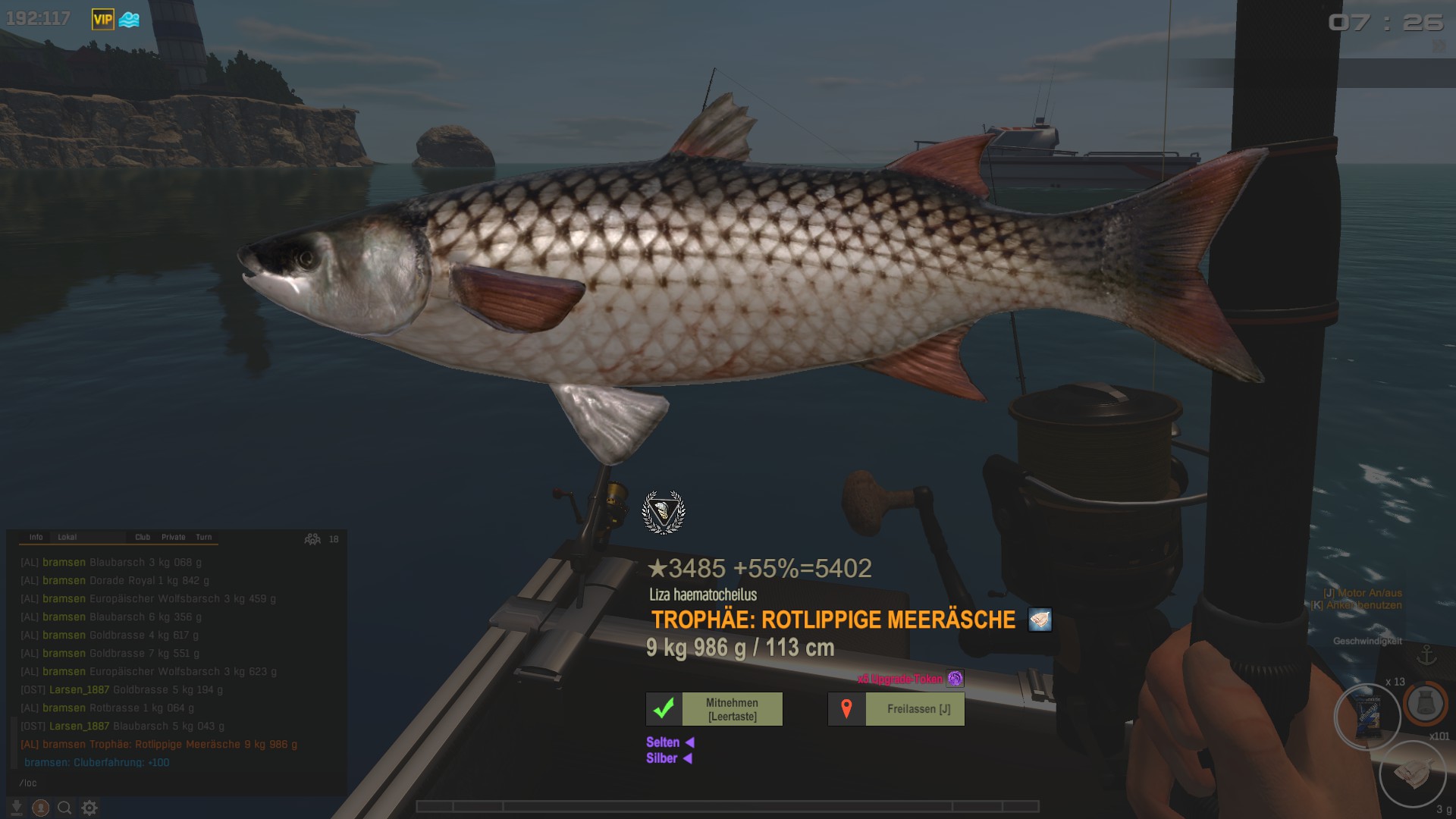Image resolution: width=1456 pixels, height=819 pixels.
Task: Select the fish bait slot
Action: [x=1412, y=773]
